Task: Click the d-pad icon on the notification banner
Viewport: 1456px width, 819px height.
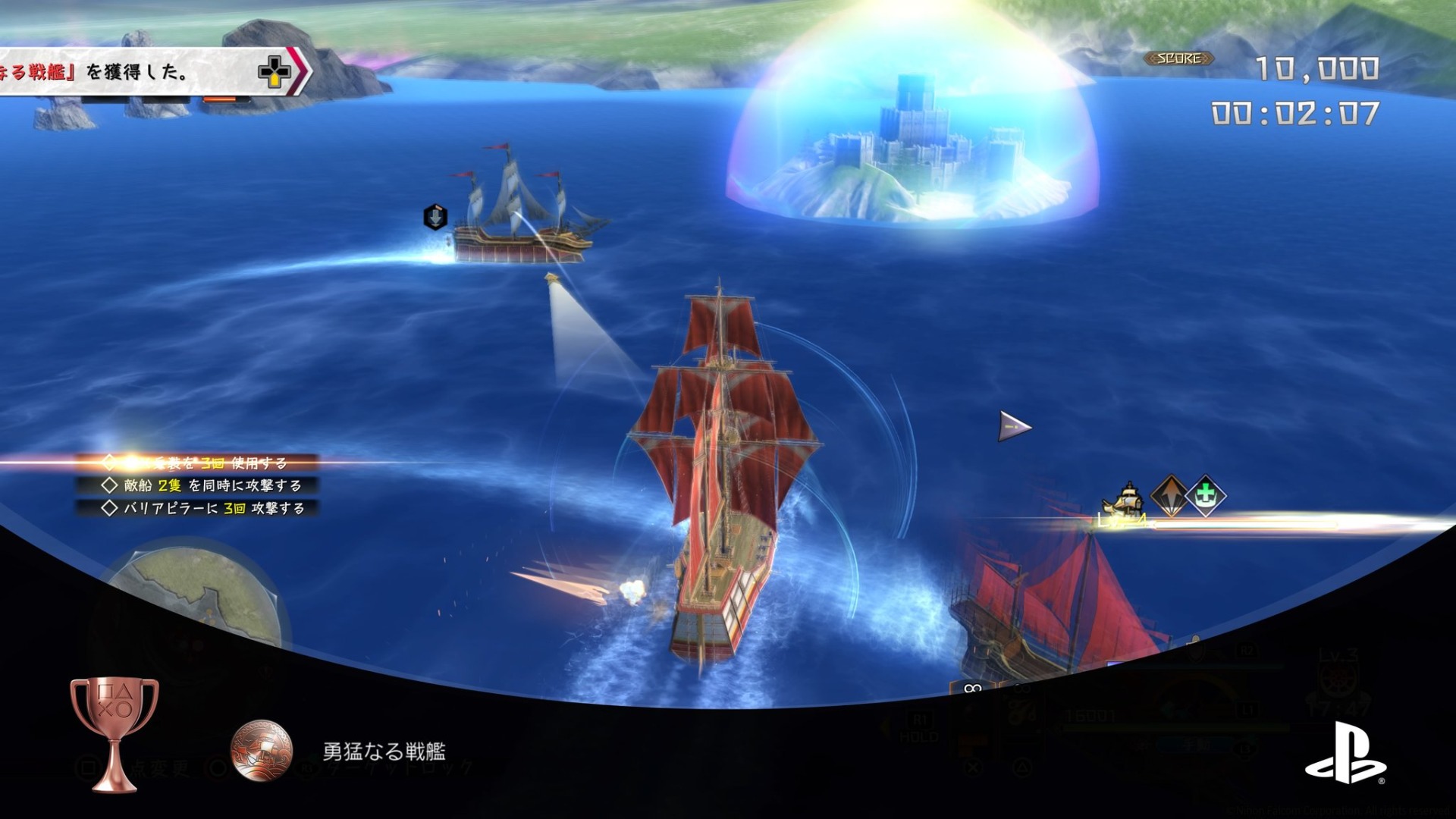Action: coord(274,72)
